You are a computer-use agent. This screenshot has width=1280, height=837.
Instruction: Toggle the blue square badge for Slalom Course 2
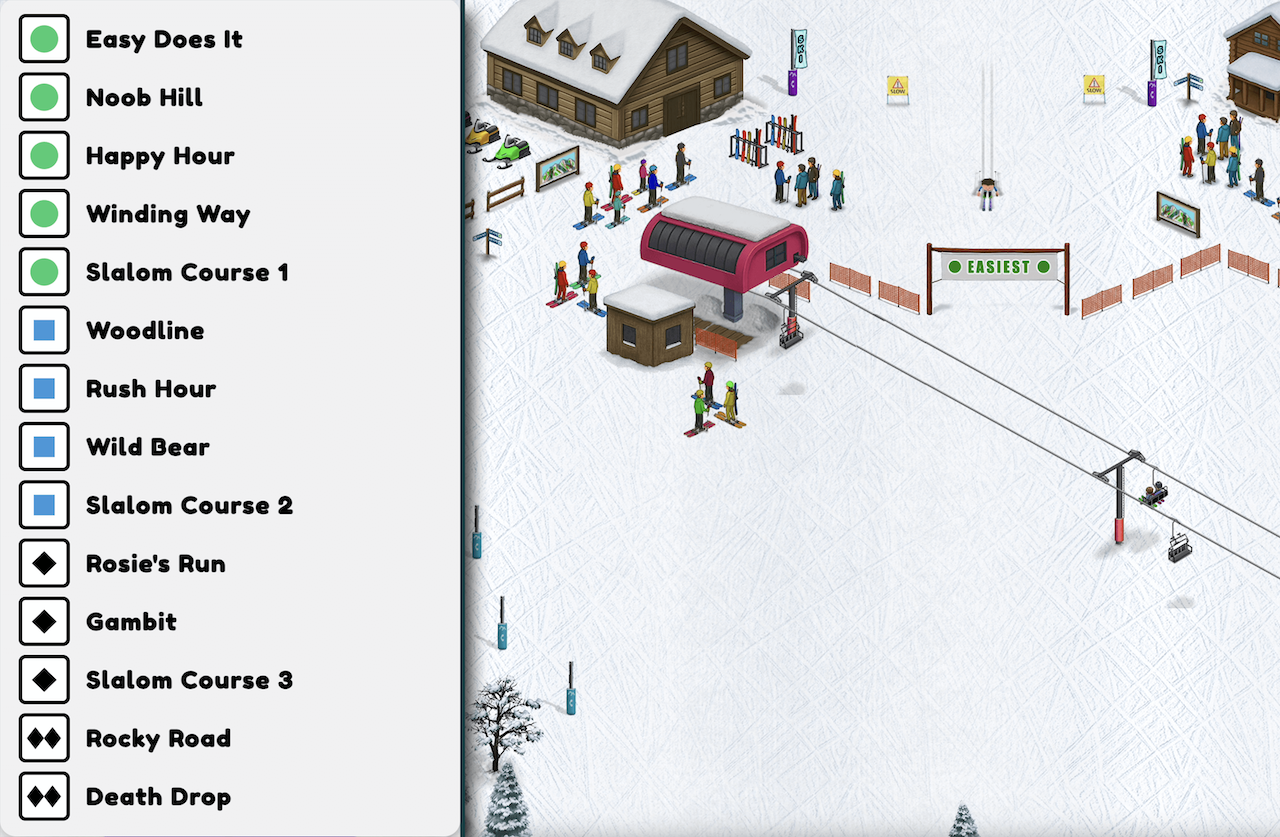click(x=44, y=505)
